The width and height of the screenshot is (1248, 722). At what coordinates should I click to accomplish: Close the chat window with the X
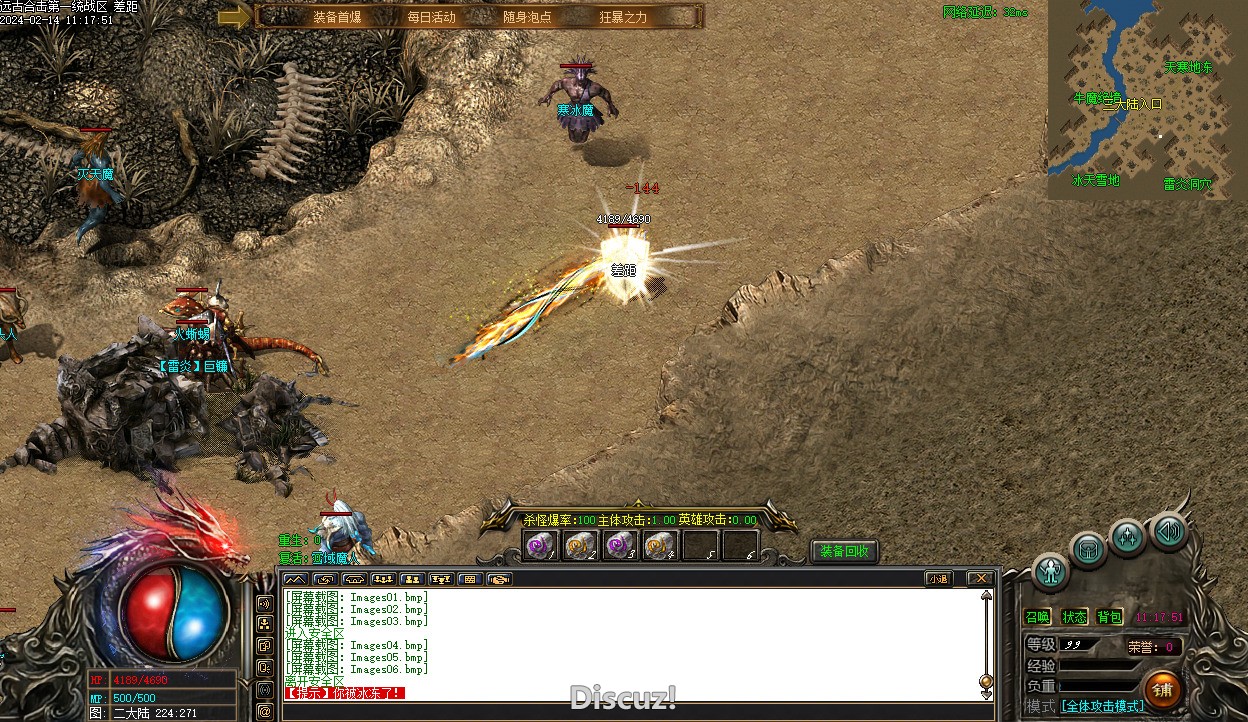pos(981,578)
